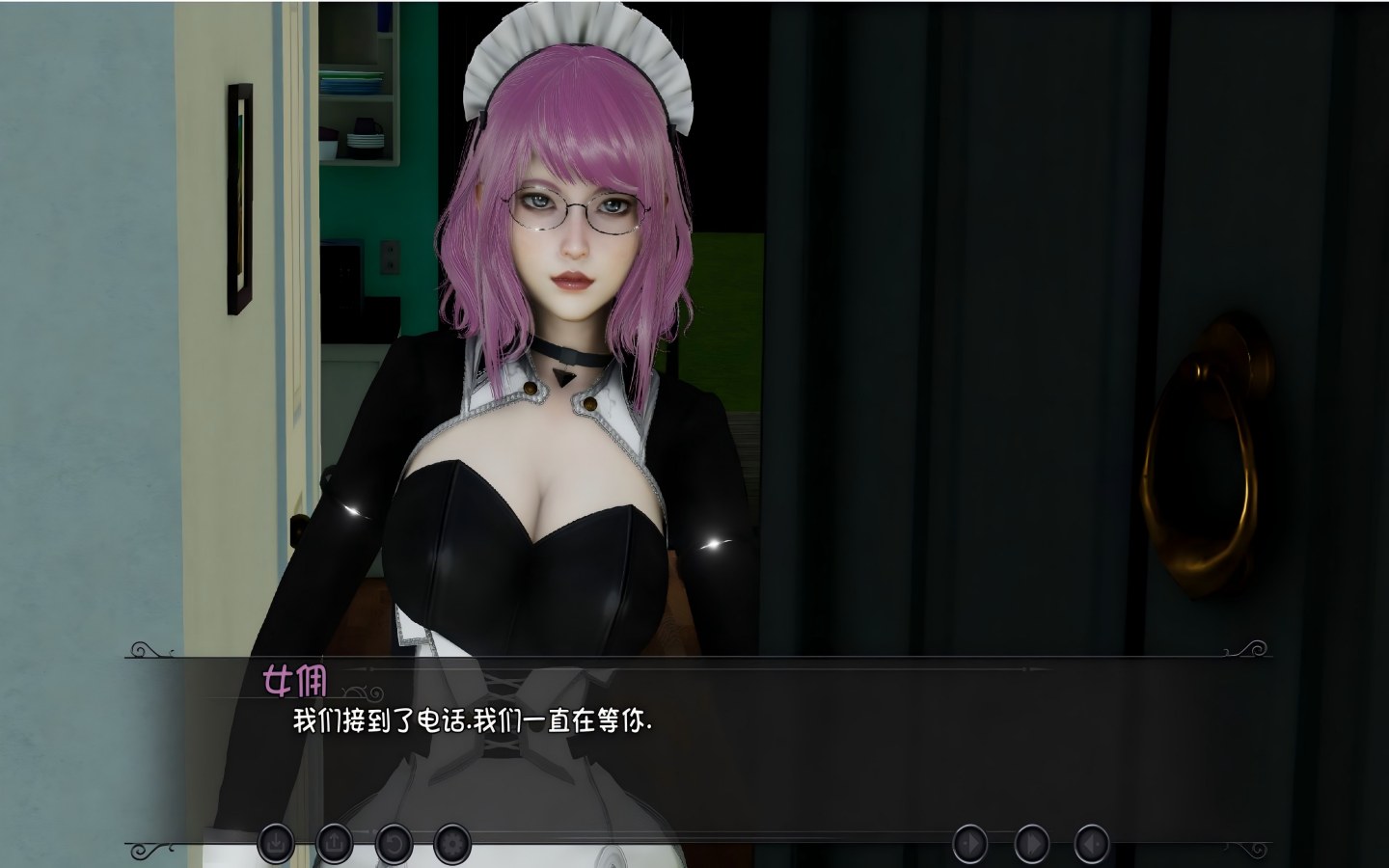Image resolution: width=1389 pixels, height=868 pixels.
Task: Hide the textbox using the left-arrow icon
Action: (x=1090, y=842)
